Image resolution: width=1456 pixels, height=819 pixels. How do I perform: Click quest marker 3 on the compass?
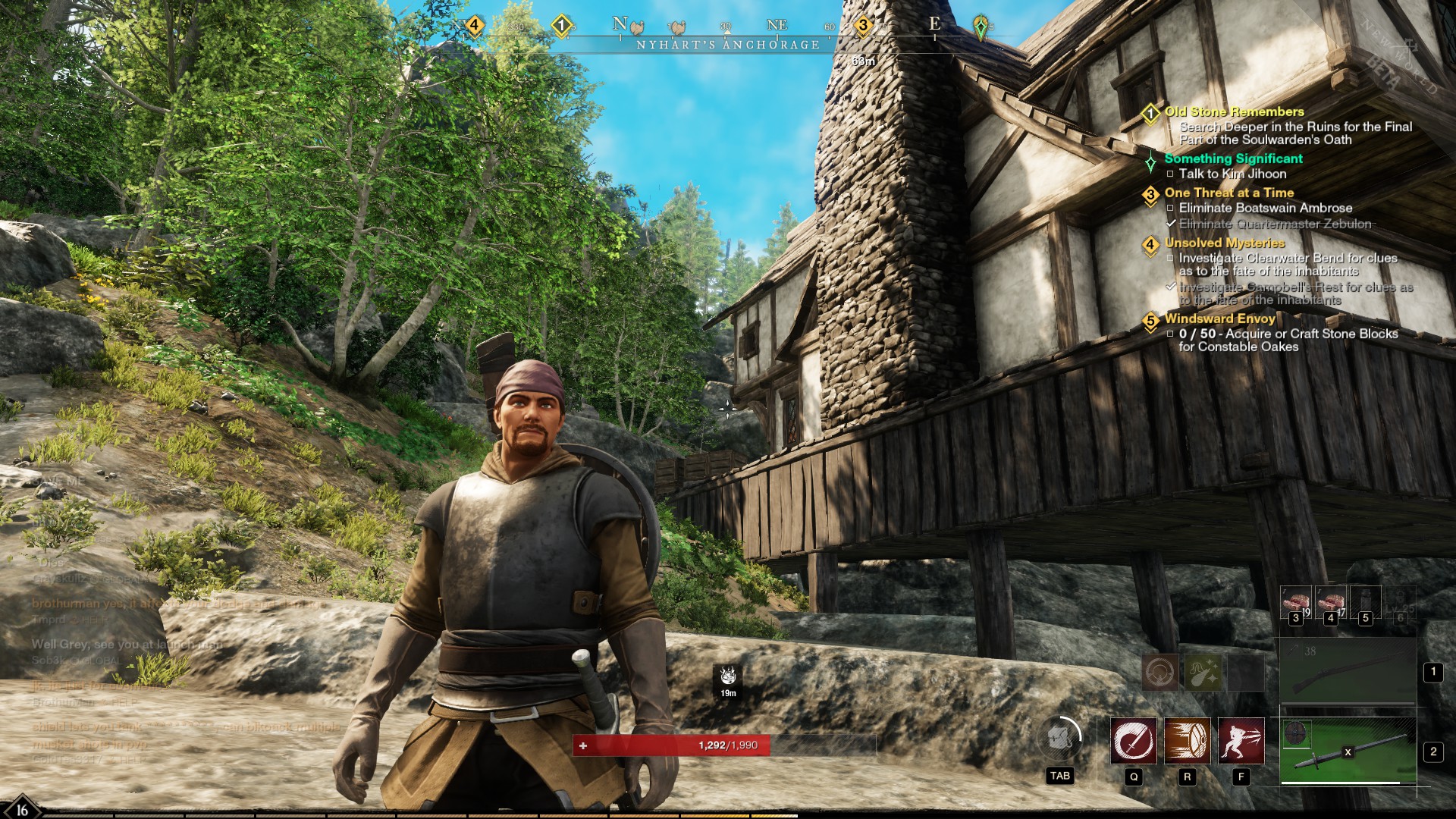click(x=862, y=26)
